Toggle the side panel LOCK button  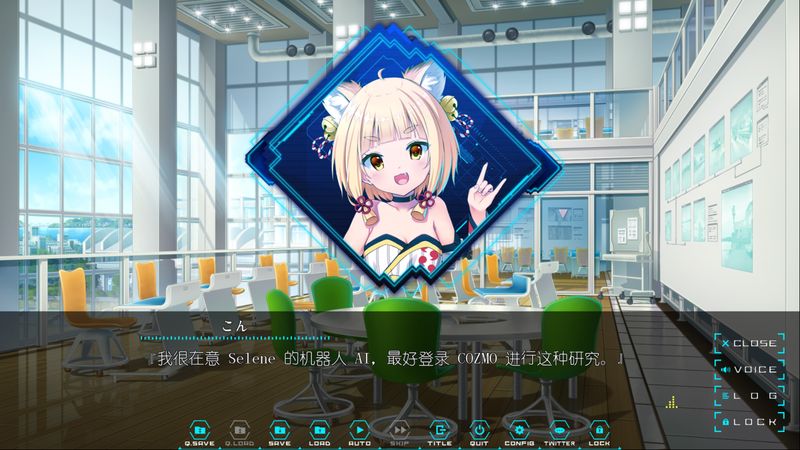click(x=748, y=422)
